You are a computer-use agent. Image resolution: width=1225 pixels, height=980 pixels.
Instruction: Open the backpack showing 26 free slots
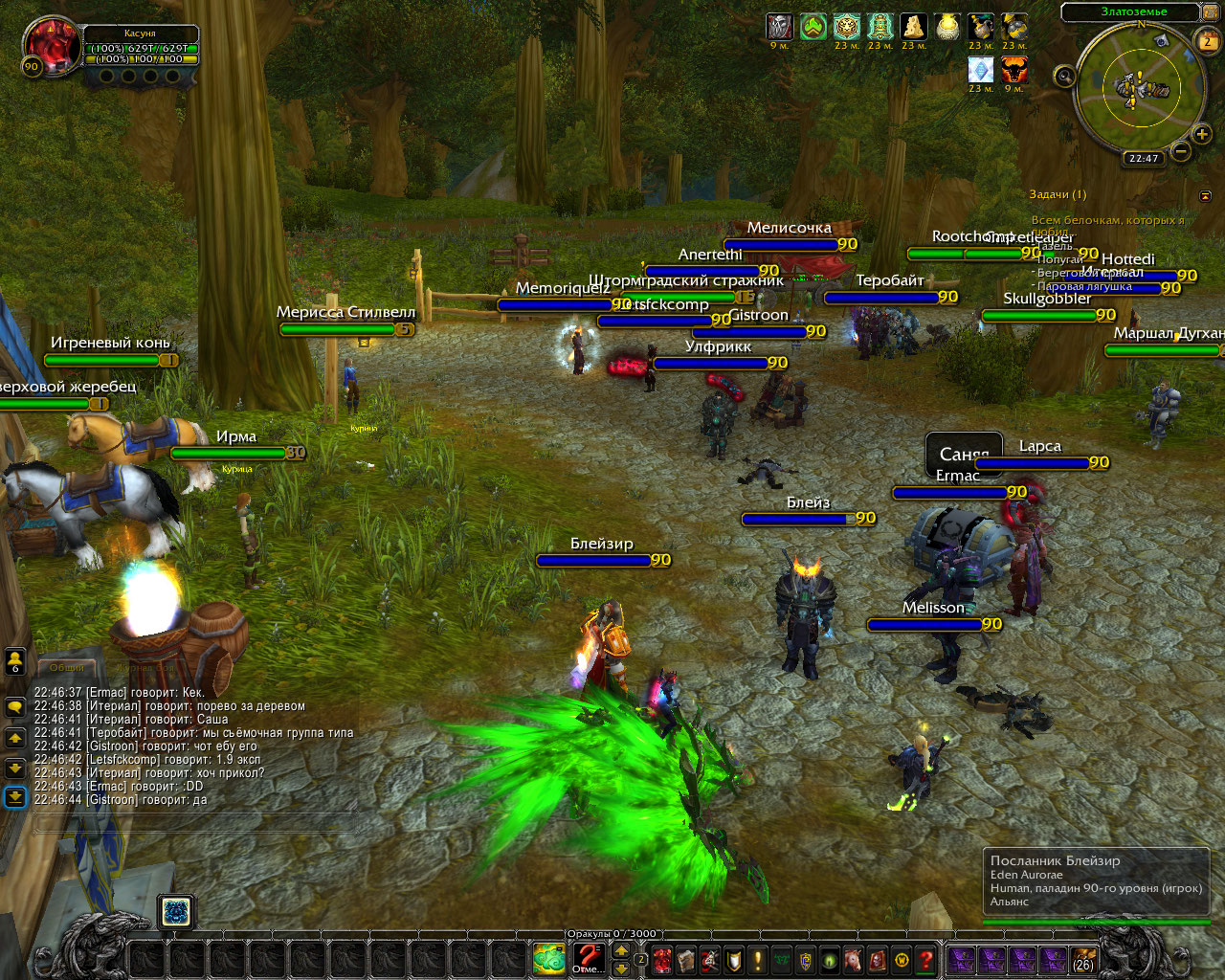[1083, 958]
